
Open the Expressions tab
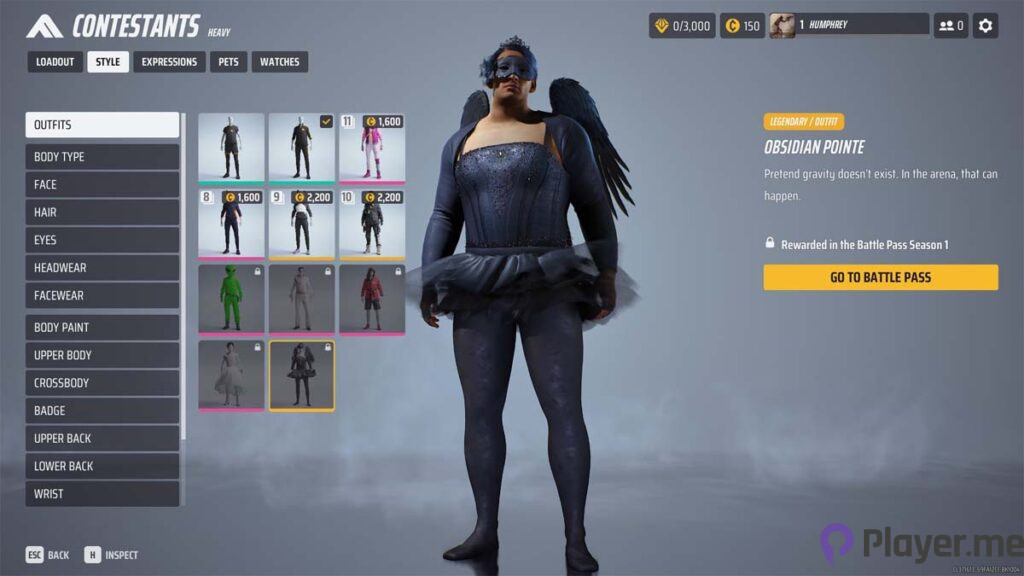pos(169,62)
